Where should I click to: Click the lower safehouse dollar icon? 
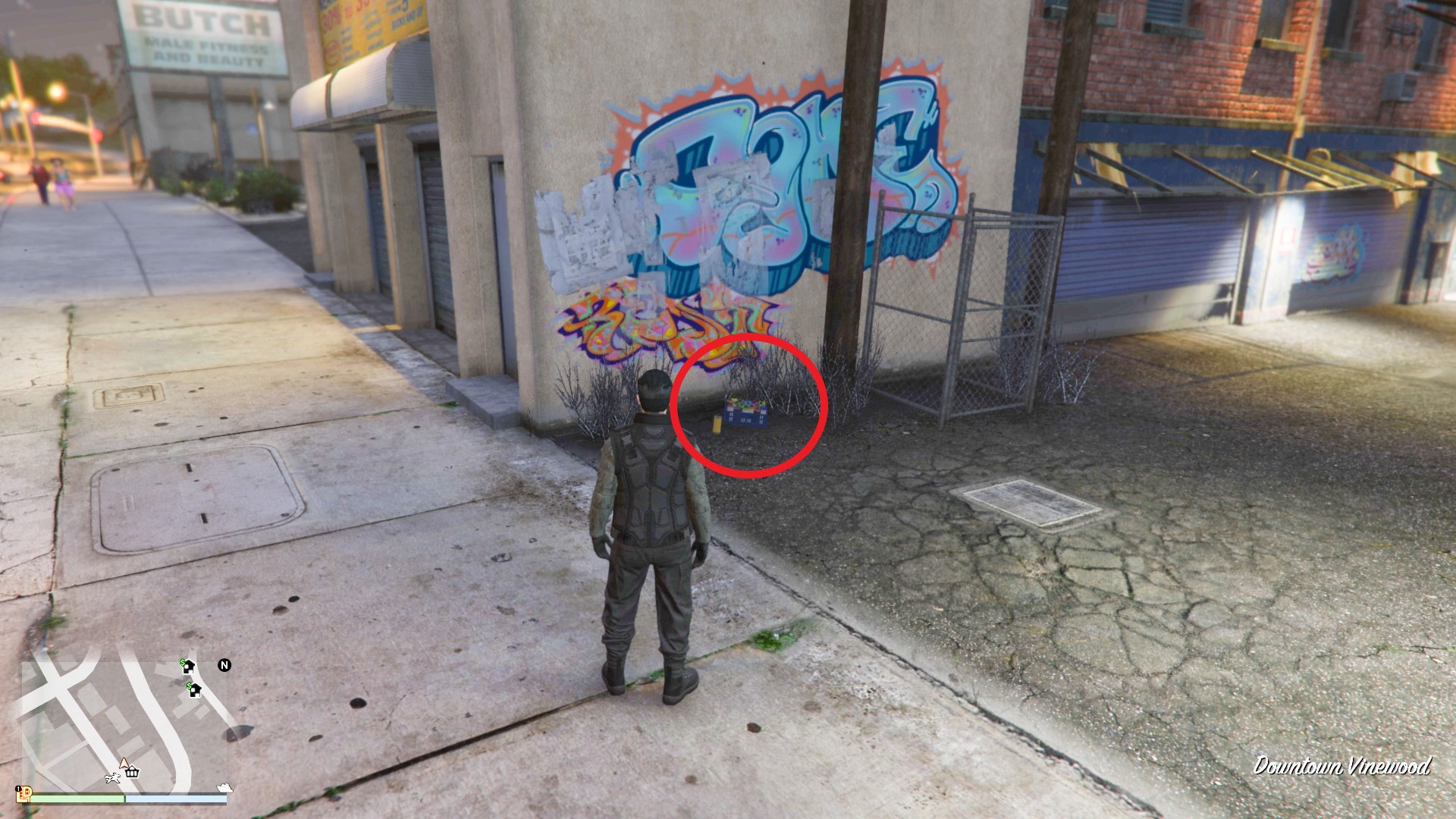195,691
